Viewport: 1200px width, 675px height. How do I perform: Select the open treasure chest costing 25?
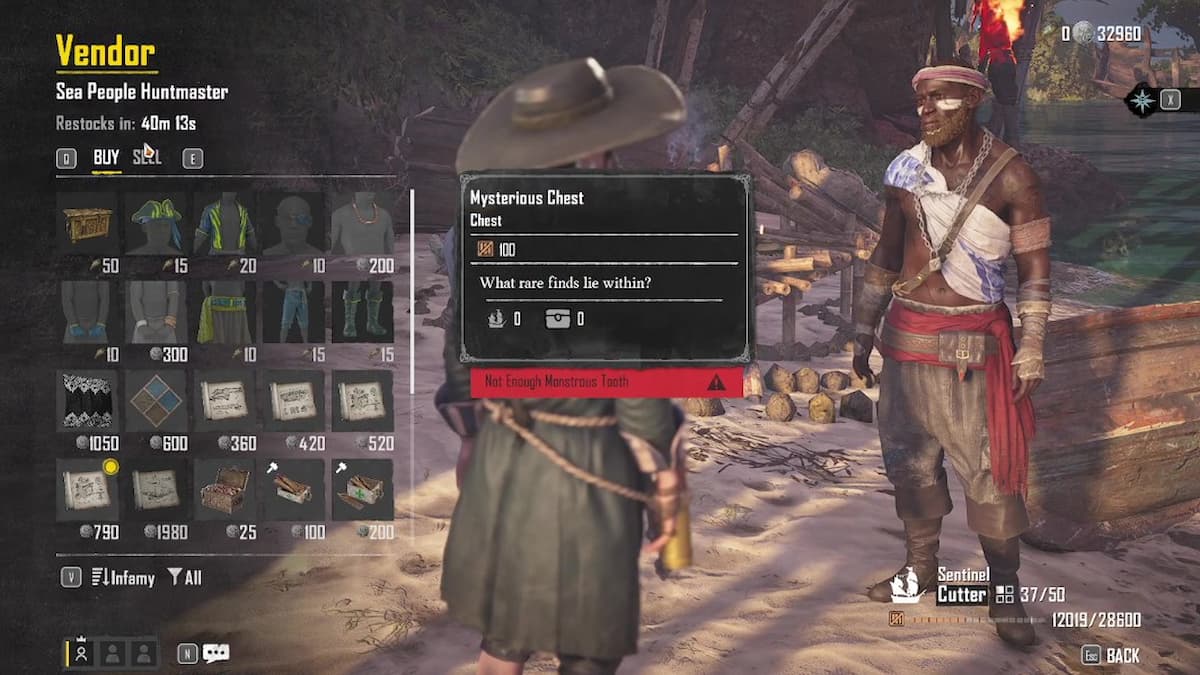tap(224, 489)
